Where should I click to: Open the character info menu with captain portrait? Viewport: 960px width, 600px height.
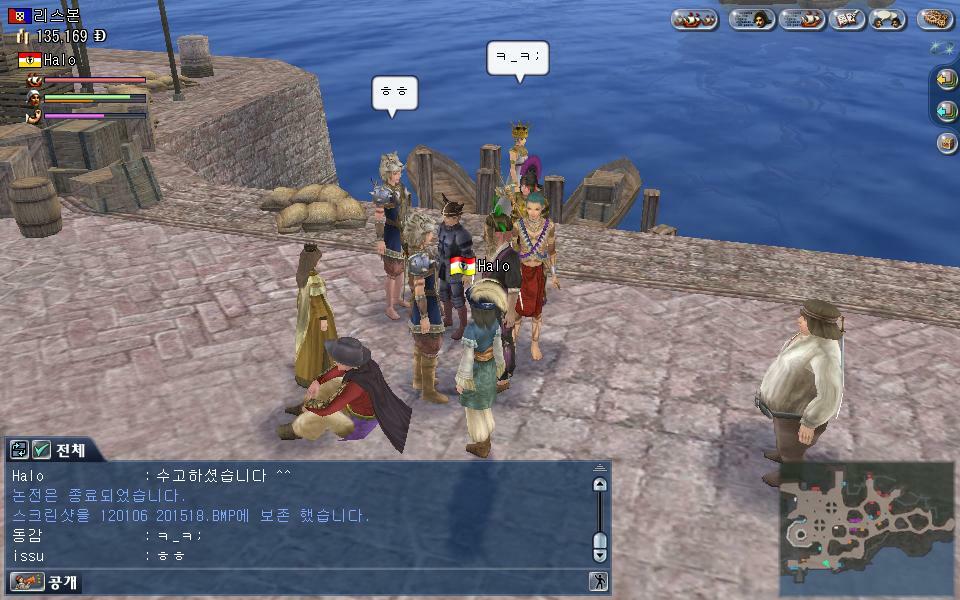[752, 19]
